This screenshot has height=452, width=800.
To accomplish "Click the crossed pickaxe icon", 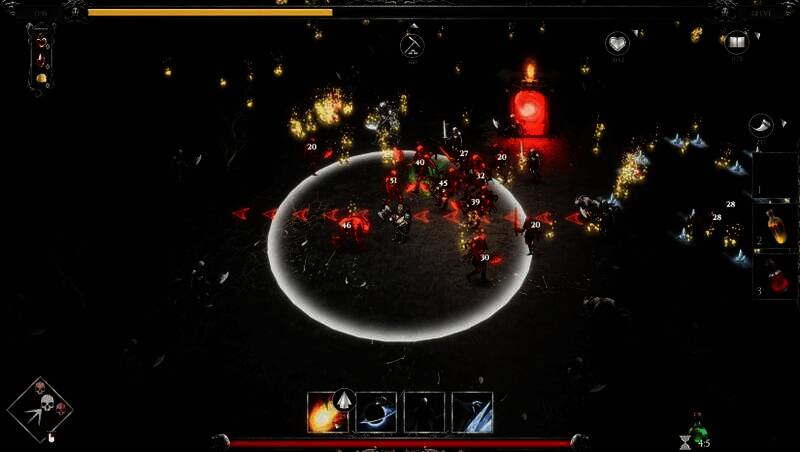I will coord(411,44).
